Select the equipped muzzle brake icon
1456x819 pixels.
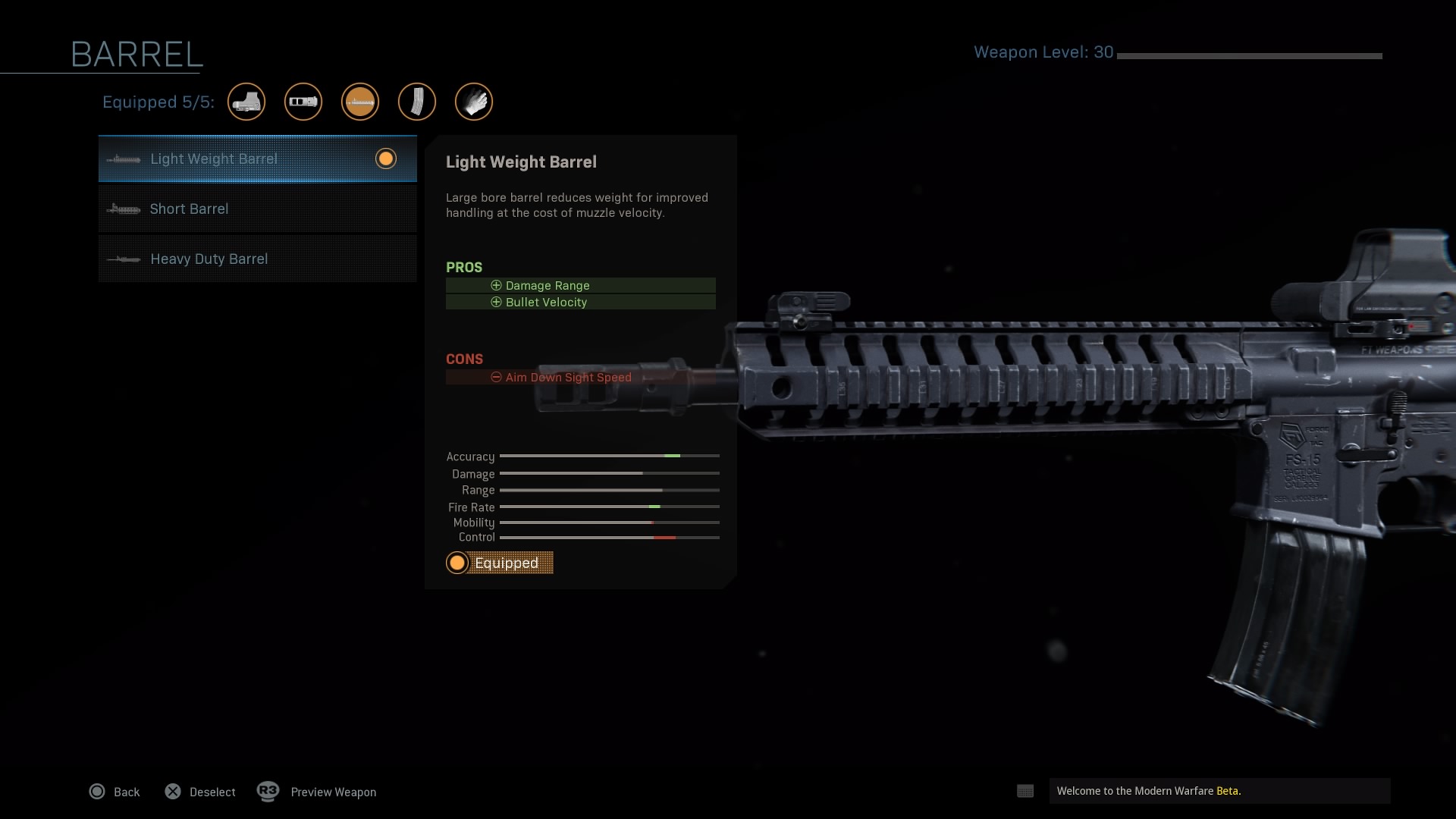(303, 102)
